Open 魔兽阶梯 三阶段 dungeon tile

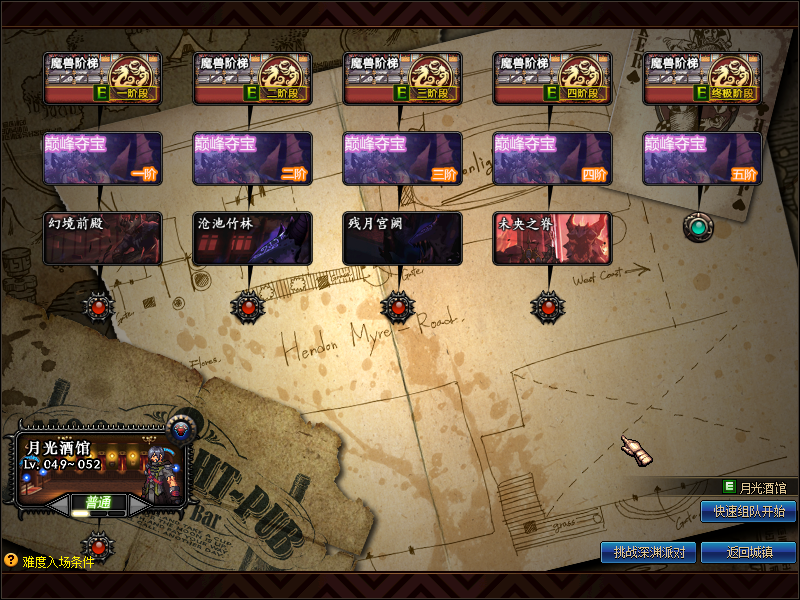pyautogui.click(x=402, y=78)
